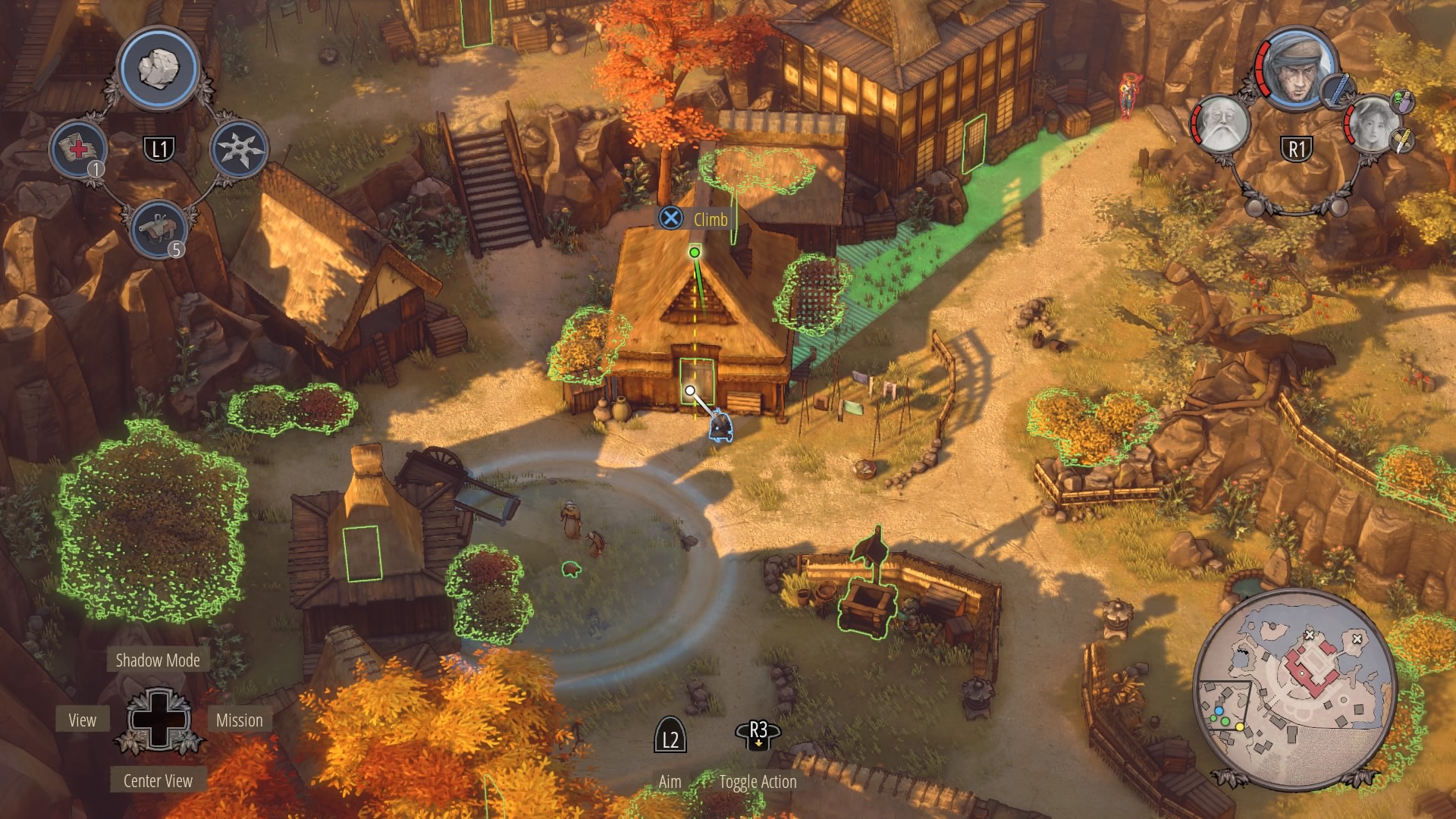This screenshot has height=819, width=1456.
Task: Activate the shuriken ability
Action: 239,149
